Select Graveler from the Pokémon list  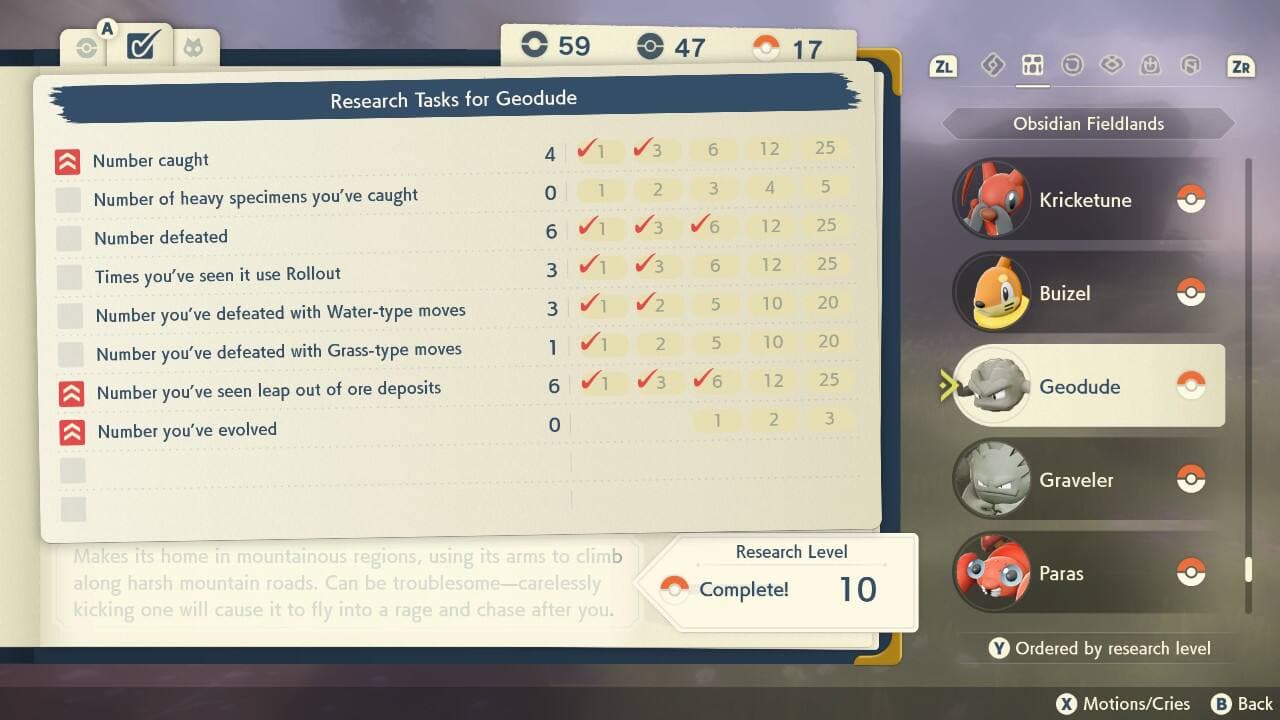pyautogui.click(x=1077, y=480)
